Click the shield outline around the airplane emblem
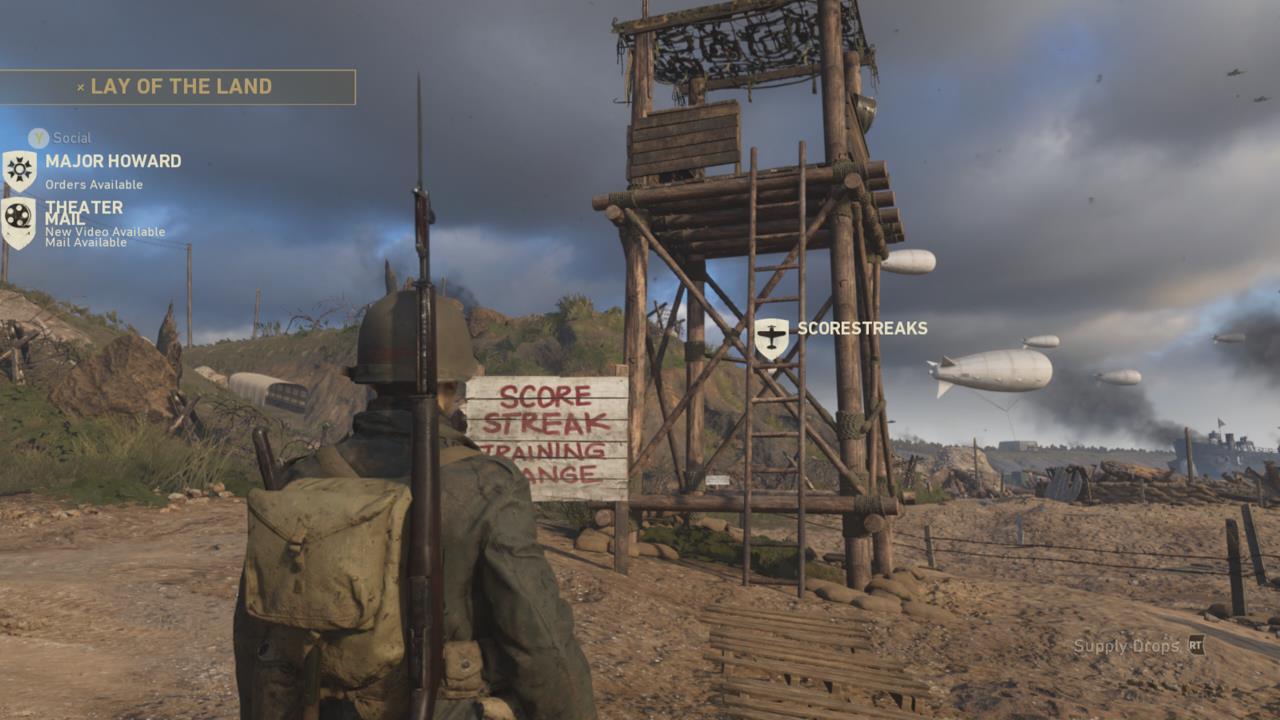The height and width of the screenshot is (720, 1280). (769, 340)
